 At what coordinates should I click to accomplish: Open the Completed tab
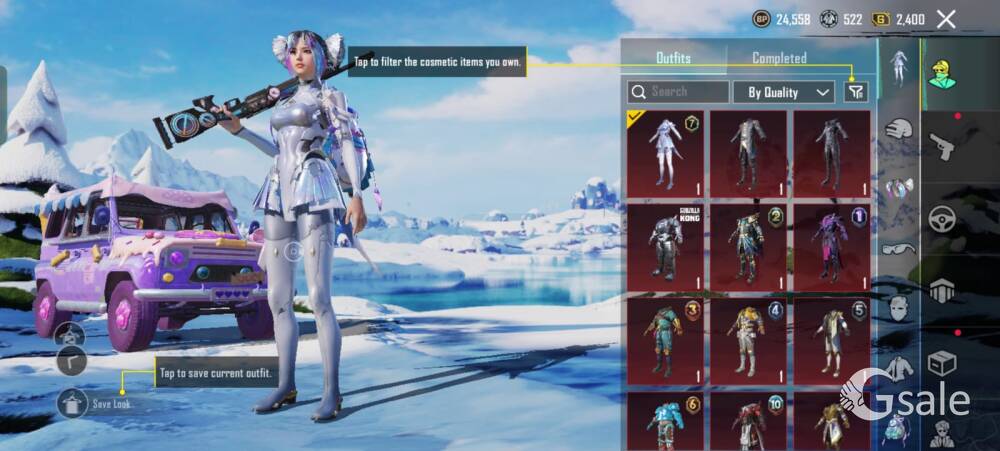pyautogui.click(x=779, y=58)
